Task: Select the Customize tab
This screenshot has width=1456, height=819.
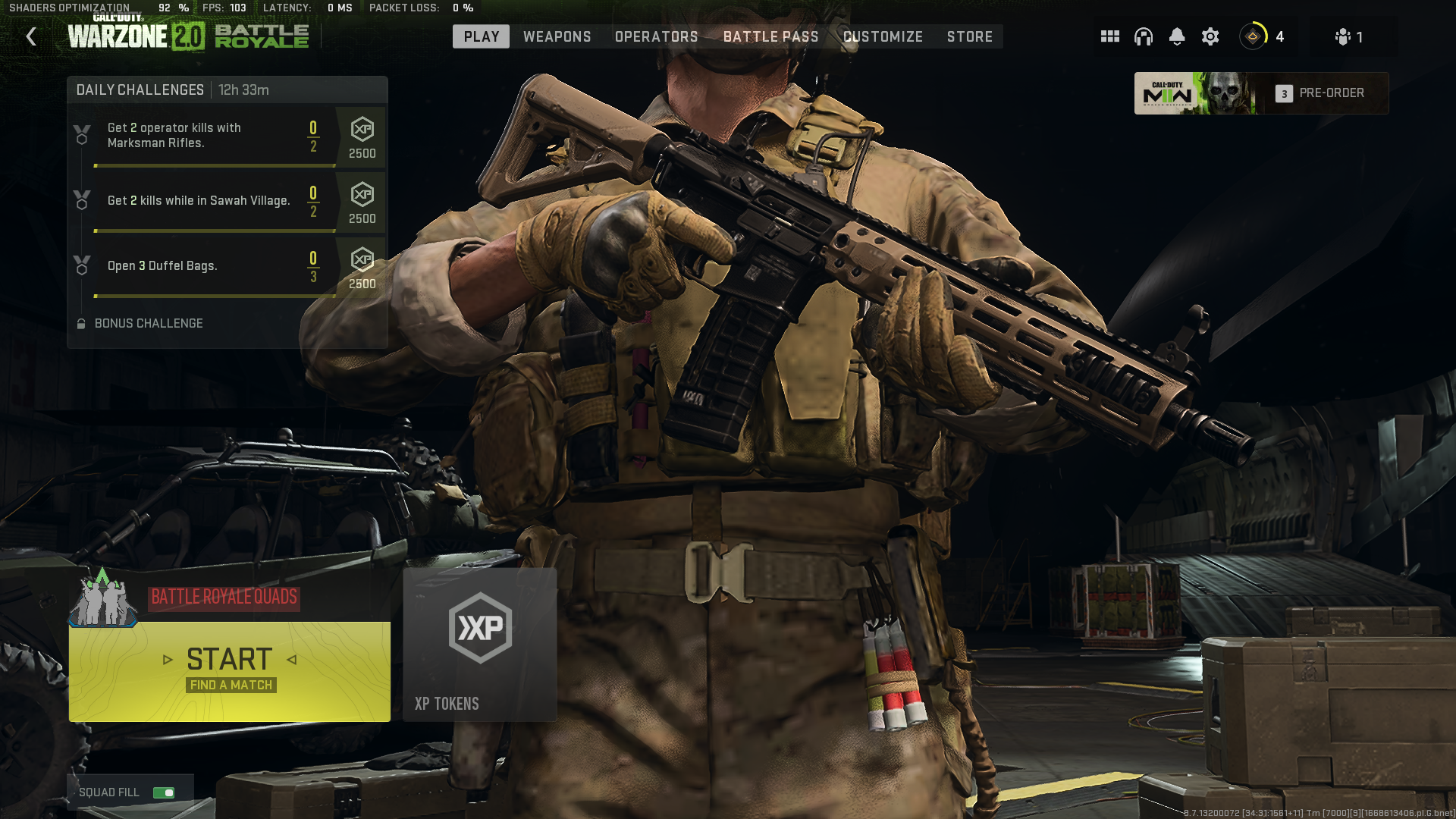Action: tap(883, 36)
